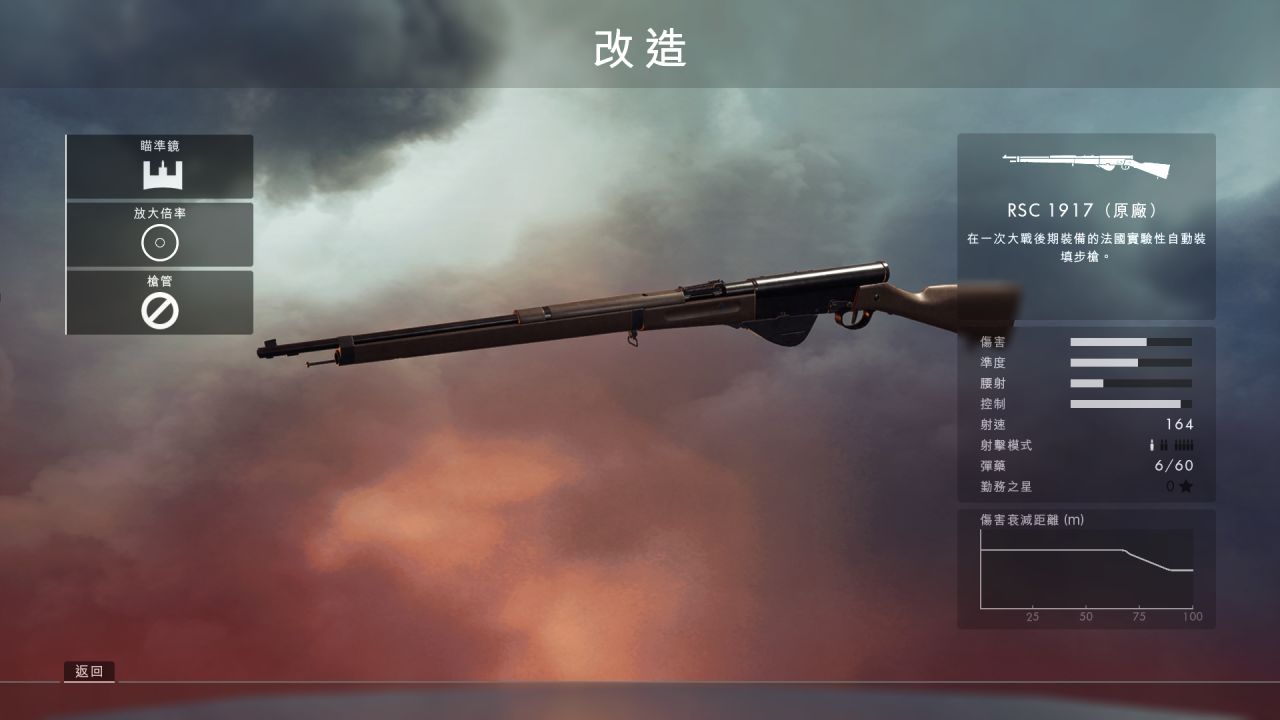Image resolution: width=1280 pixels, height=720 pixels.
Task: Click the 傷害 damage stat bar
Action: [x=1130, y=342]
